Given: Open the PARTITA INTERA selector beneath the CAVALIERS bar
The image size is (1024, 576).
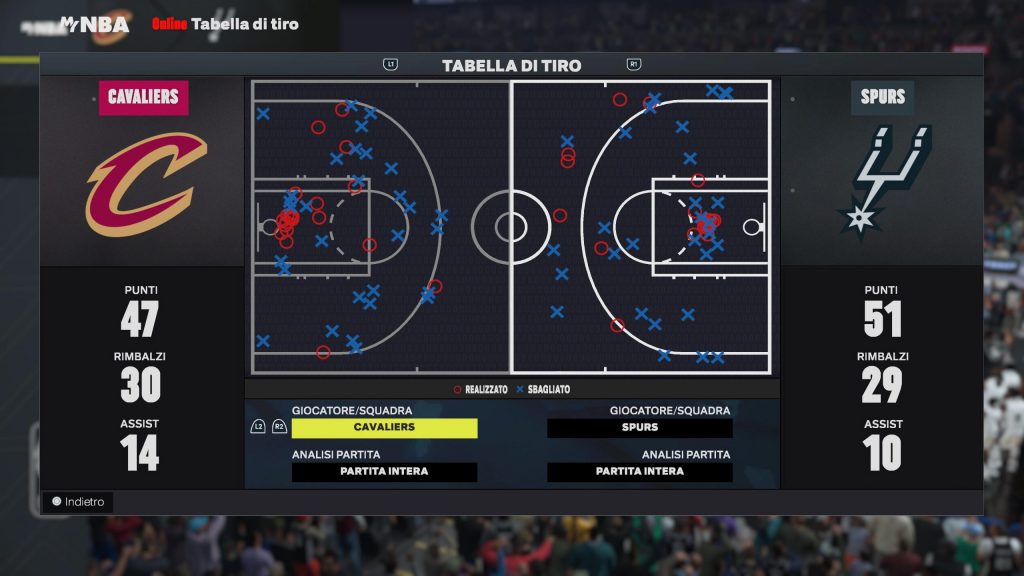Looking at the screenshot, I should [384, 472].
